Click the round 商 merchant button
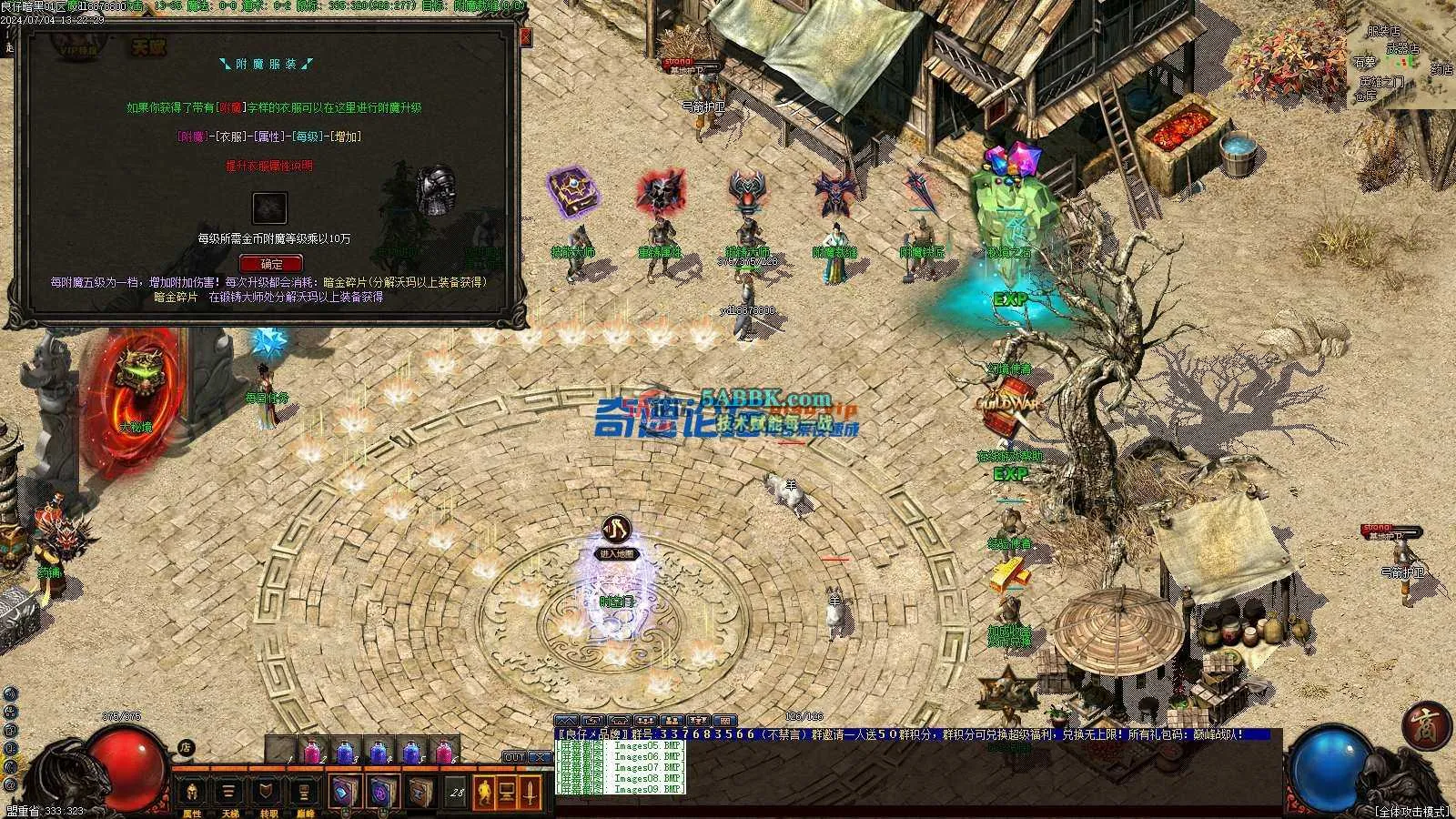This screenshot has width=1456, height=819. click(1425, 726)
